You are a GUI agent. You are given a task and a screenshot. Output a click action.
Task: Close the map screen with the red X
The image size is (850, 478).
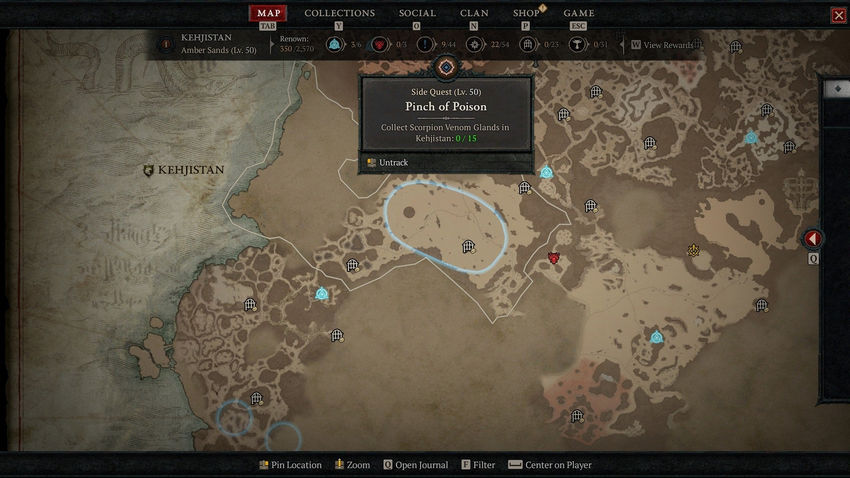(x=838, y=15)
